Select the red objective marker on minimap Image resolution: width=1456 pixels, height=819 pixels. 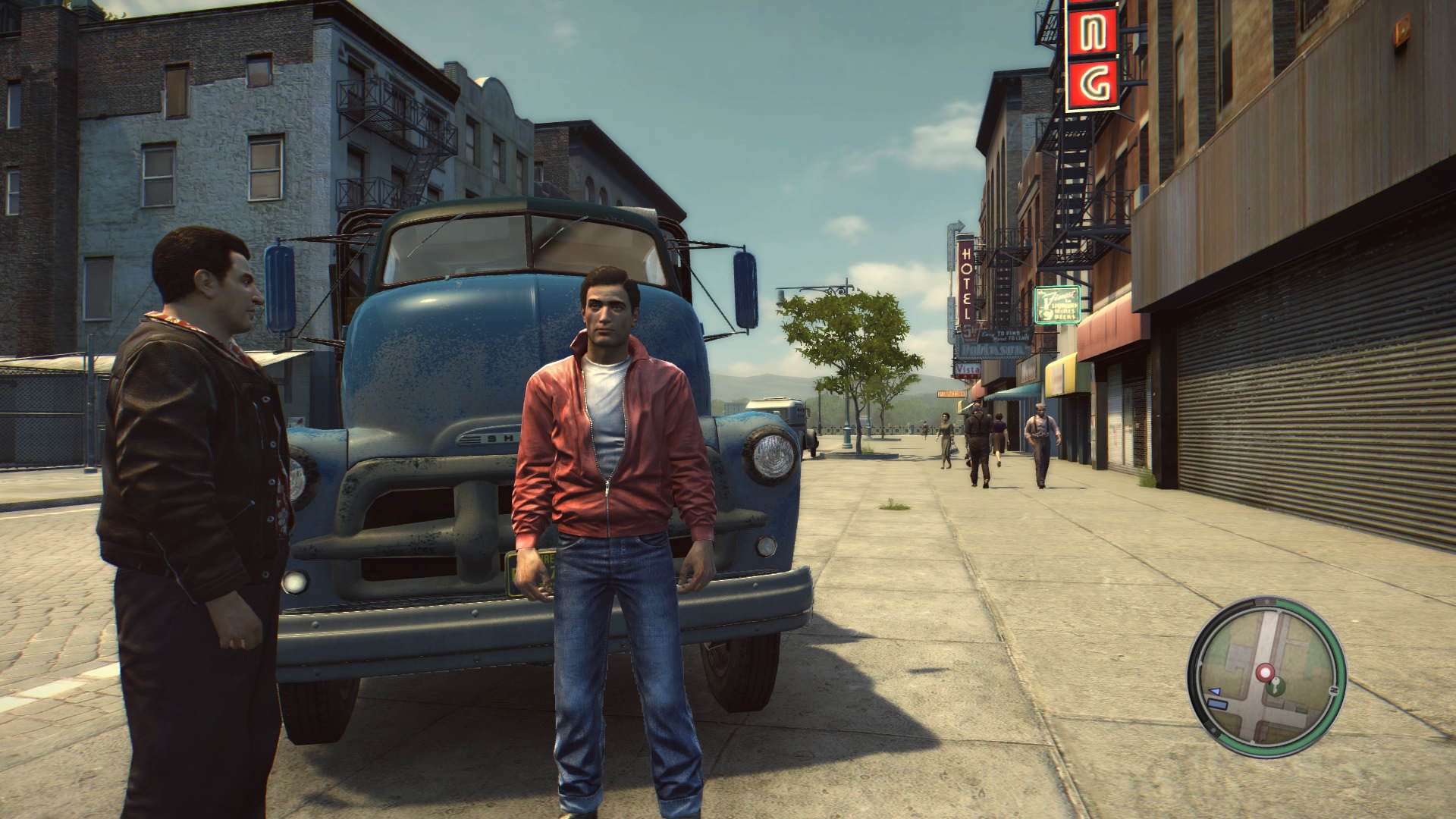coord(1264,672)
